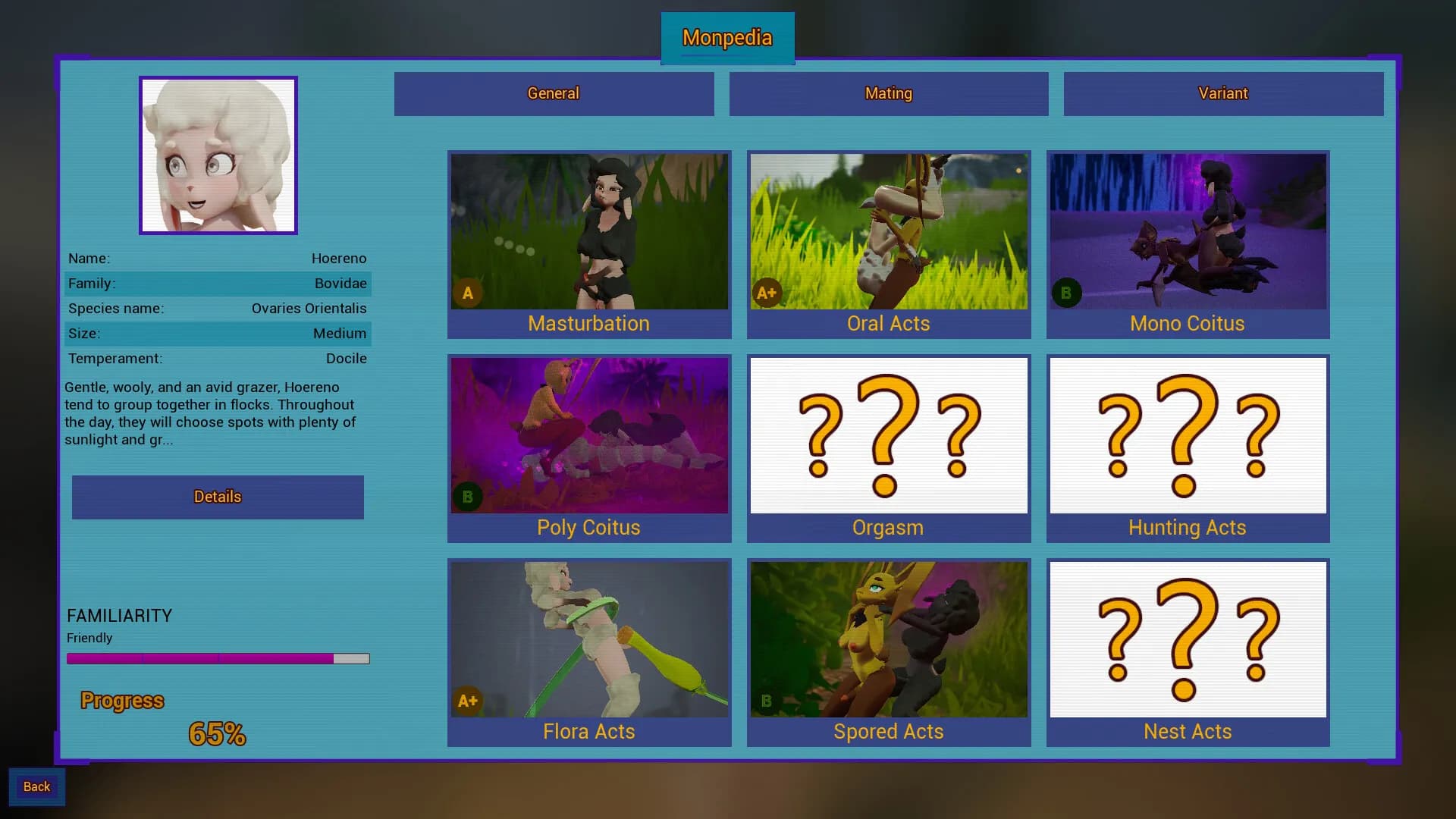Viewport: 1456px width, 819px height.
Task: Open the Details panel for Hoereno
Action: [x=218, y=497]
